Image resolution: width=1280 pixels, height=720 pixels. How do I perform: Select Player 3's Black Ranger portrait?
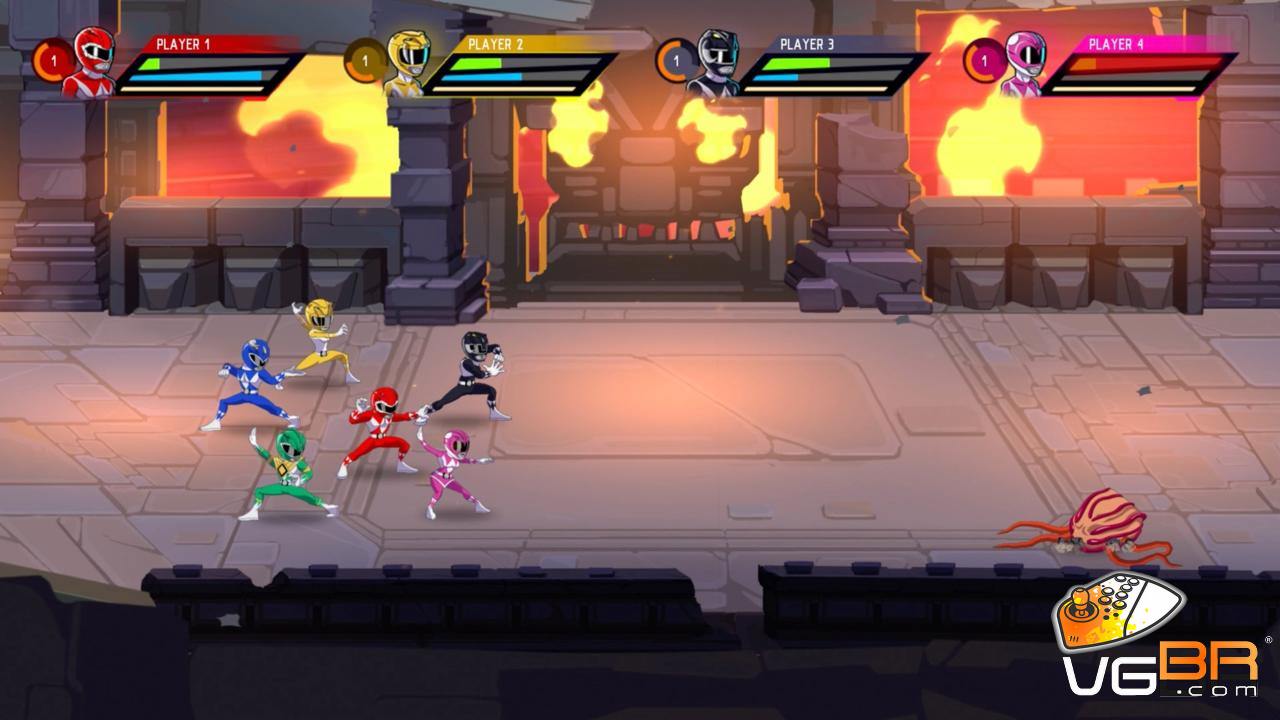[x=714, y=63]
